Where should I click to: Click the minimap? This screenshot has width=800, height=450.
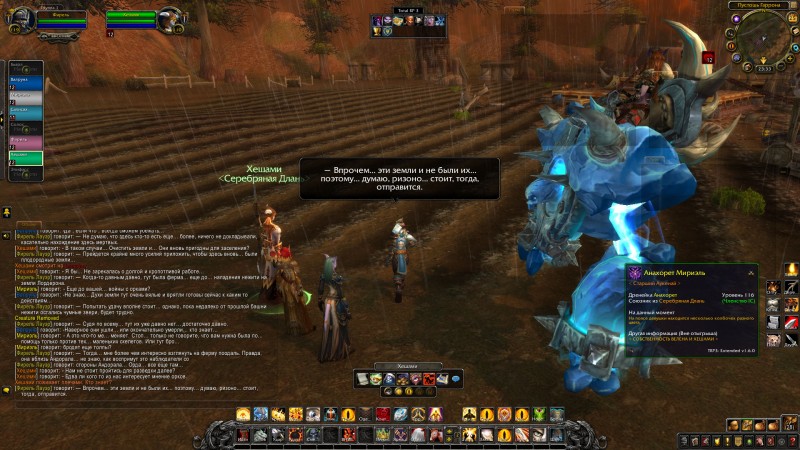click(765, 40)
